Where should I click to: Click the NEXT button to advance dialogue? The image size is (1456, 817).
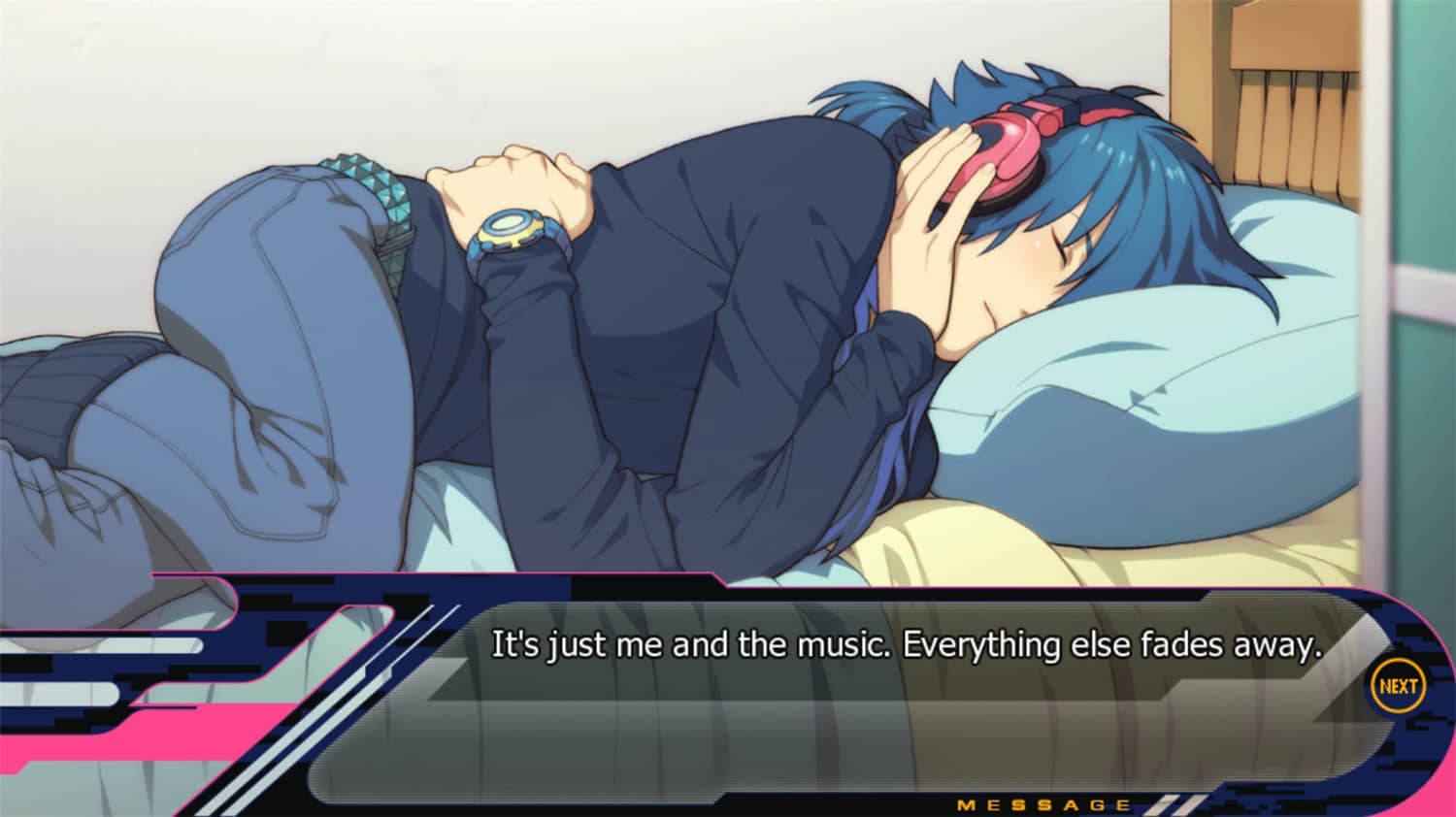1397,686
